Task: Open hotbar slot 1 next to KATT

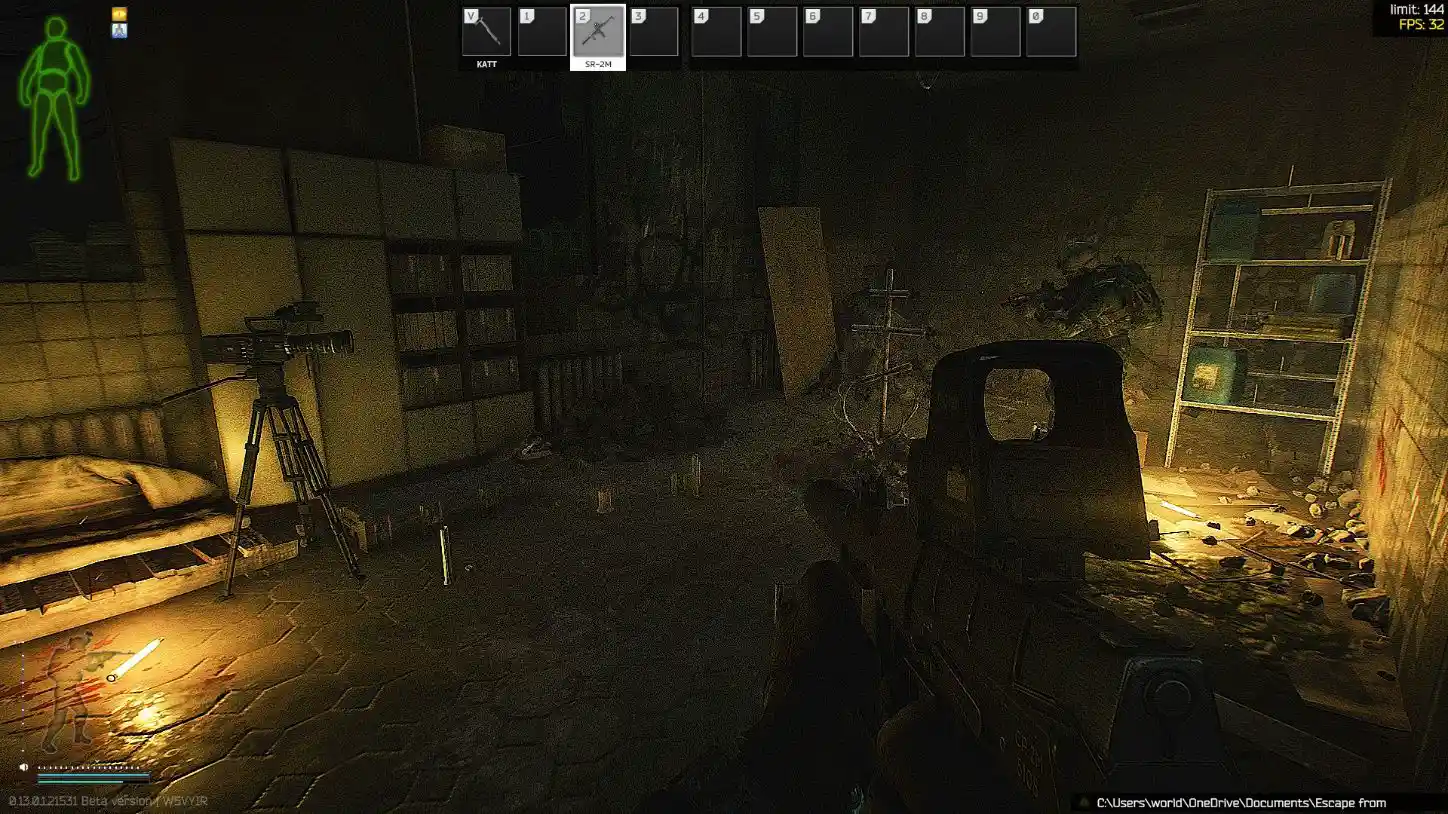Action: click(x=541, y=32)
